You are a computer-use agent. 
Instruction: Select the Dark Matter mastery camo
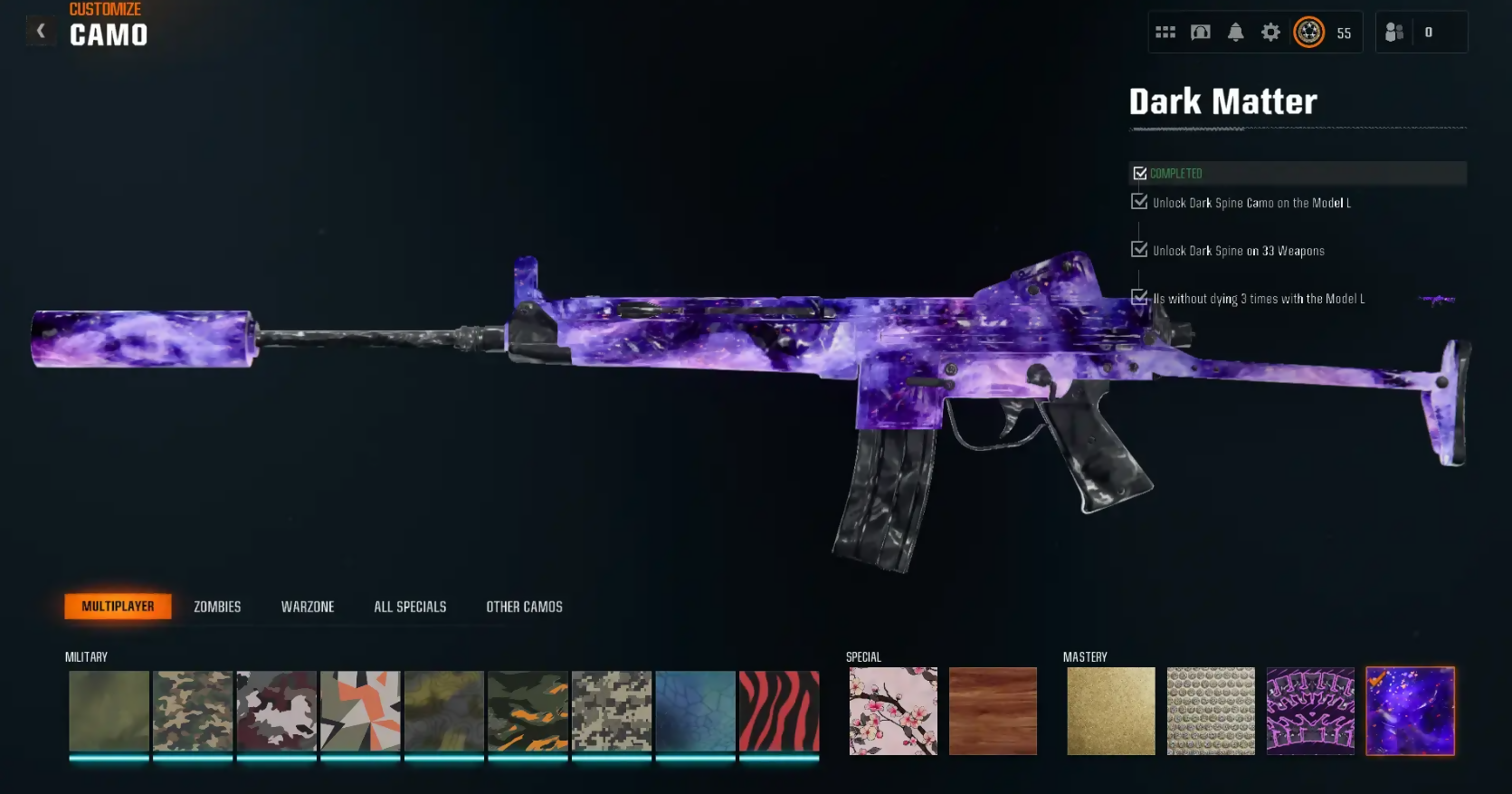pos(1410,711)
